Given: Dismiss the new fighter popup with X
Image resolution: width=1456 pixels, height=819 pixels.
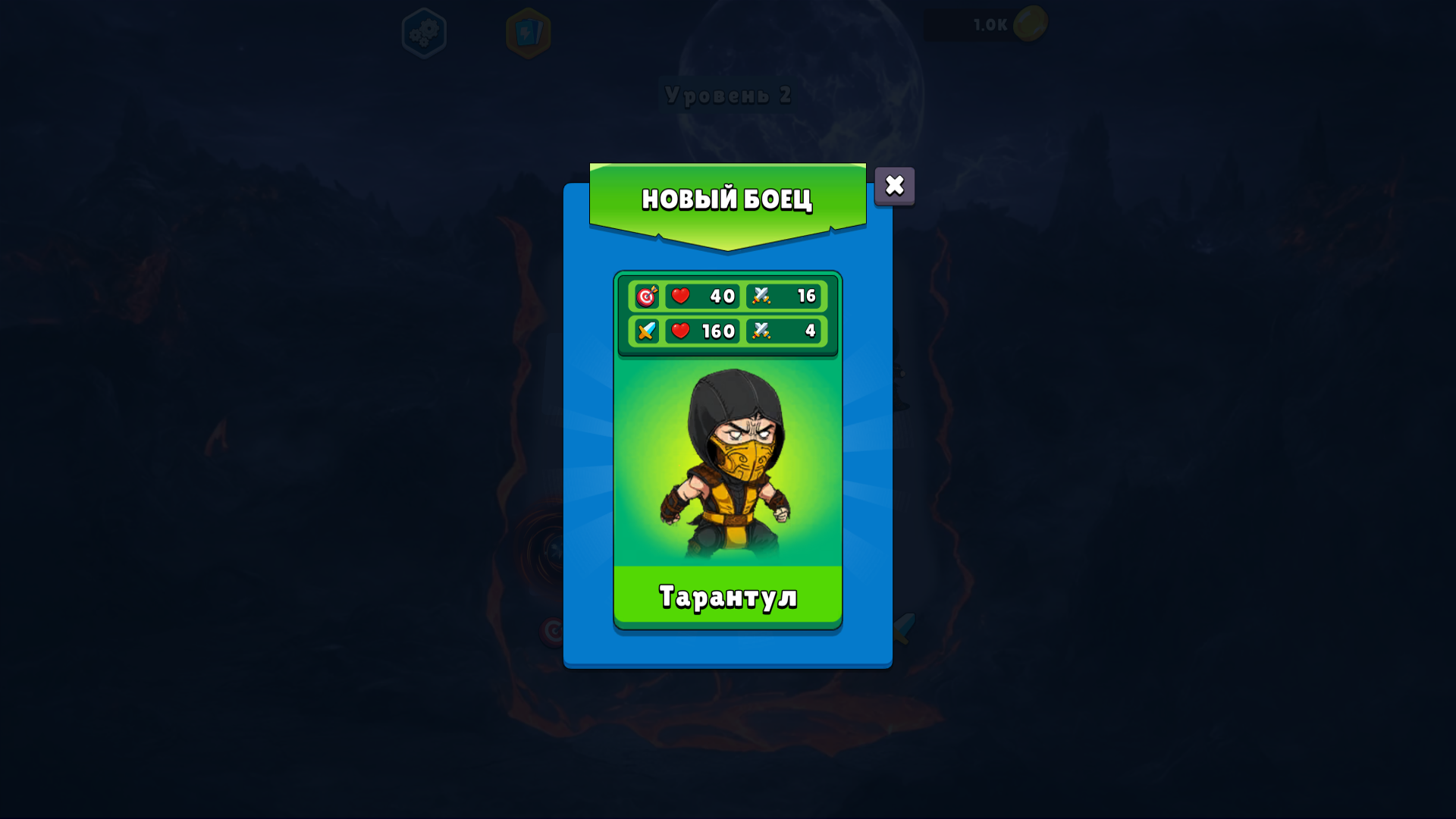Looking at the screenshot, I should [893, 186].
